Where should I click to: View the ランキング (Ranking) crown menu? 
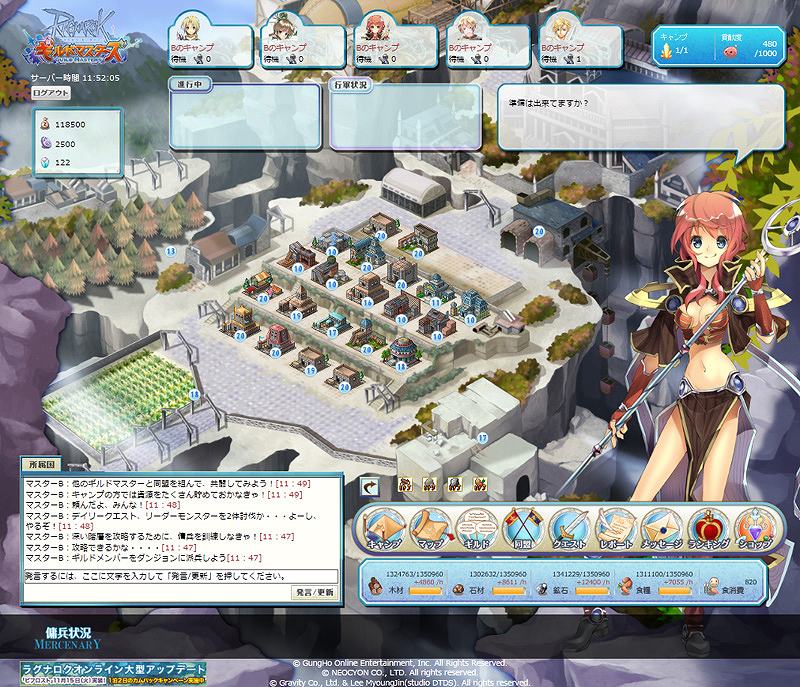point(708,529)
